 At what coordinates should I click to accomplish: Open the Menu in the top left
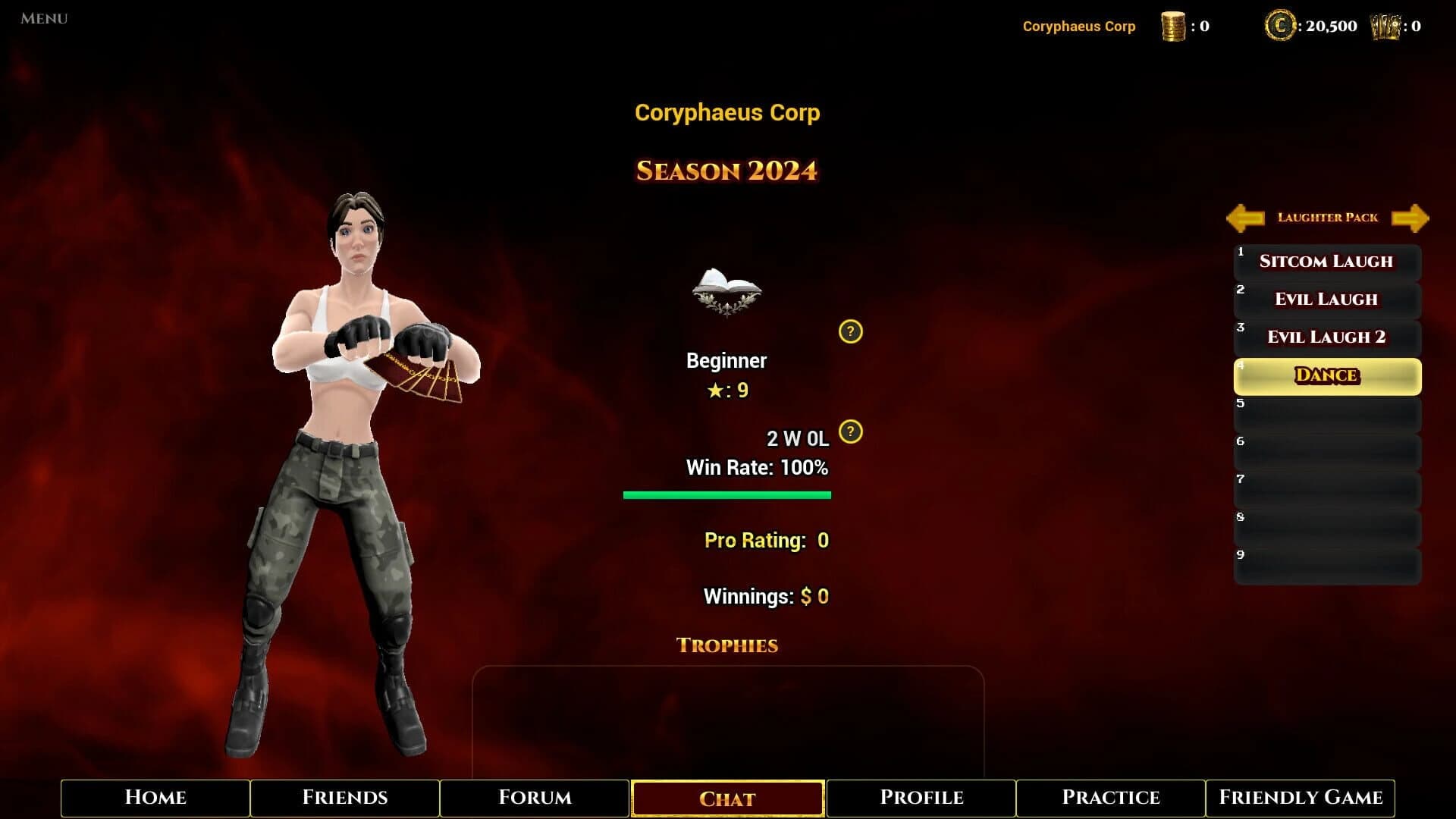(x=42, y=18)
